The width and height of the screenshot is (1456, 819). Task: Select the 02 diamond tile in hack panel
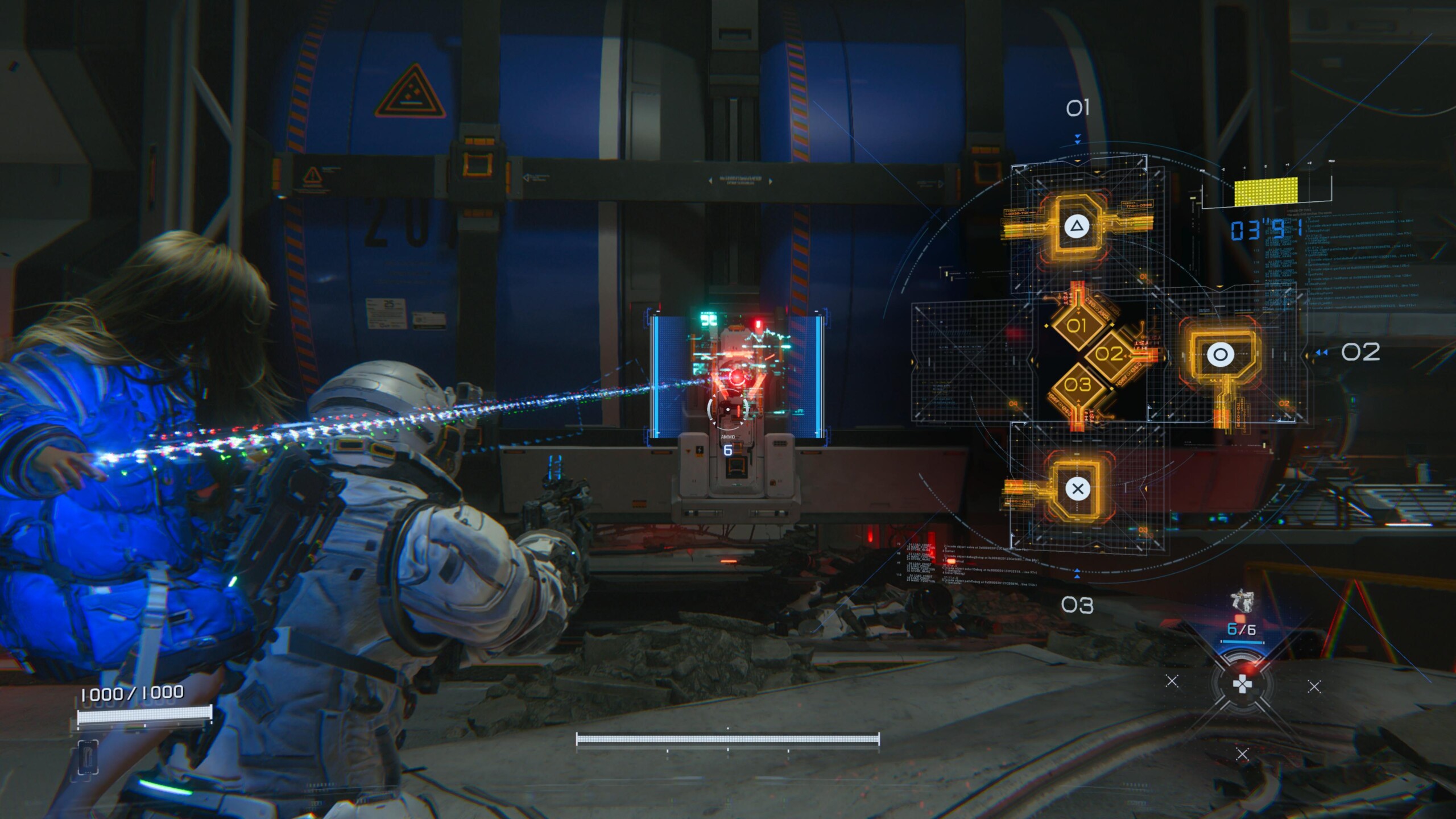pyautogui.click(x=1109, y=354)
